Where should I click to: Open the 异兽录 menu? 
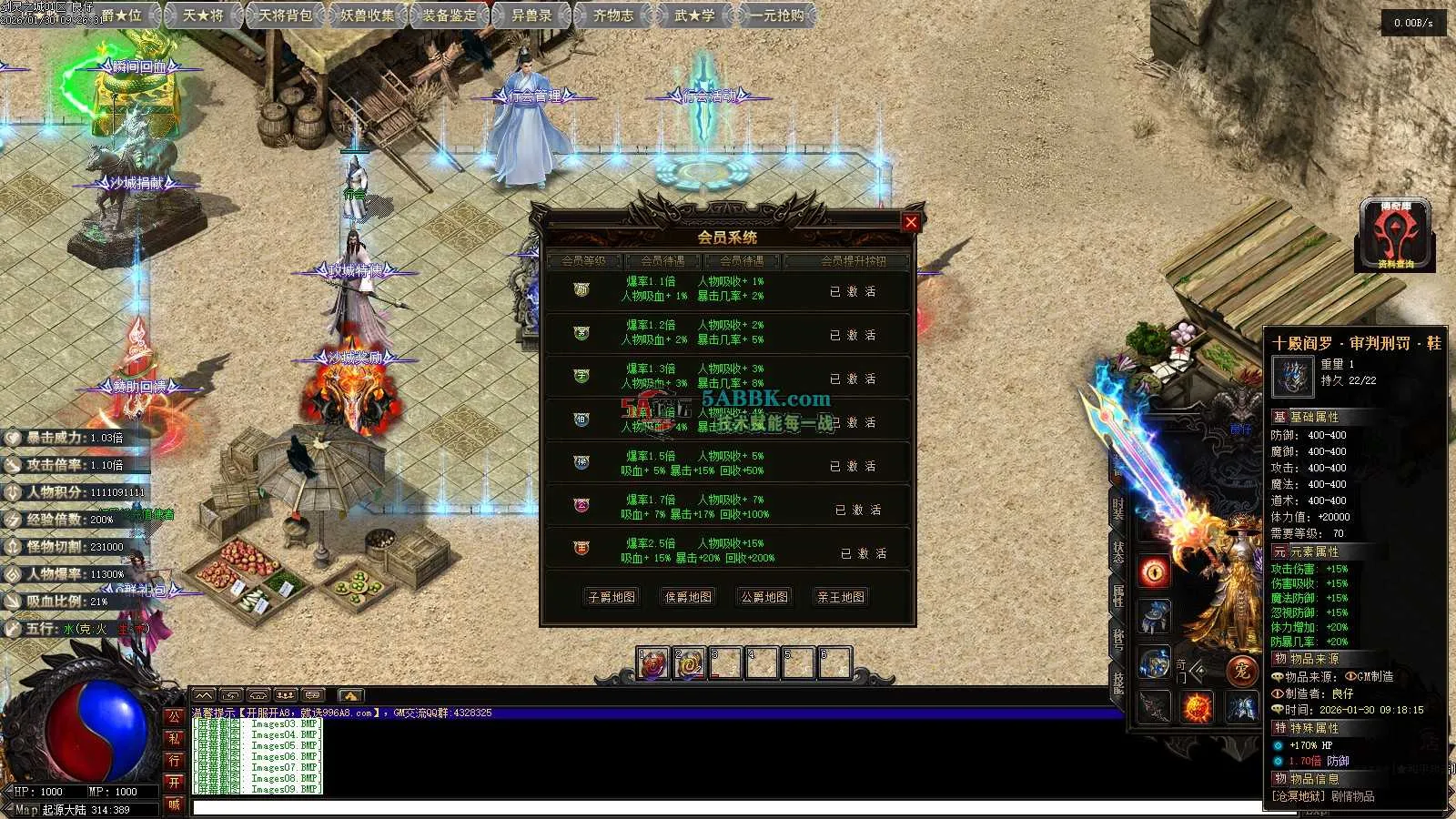coord(531,15)
